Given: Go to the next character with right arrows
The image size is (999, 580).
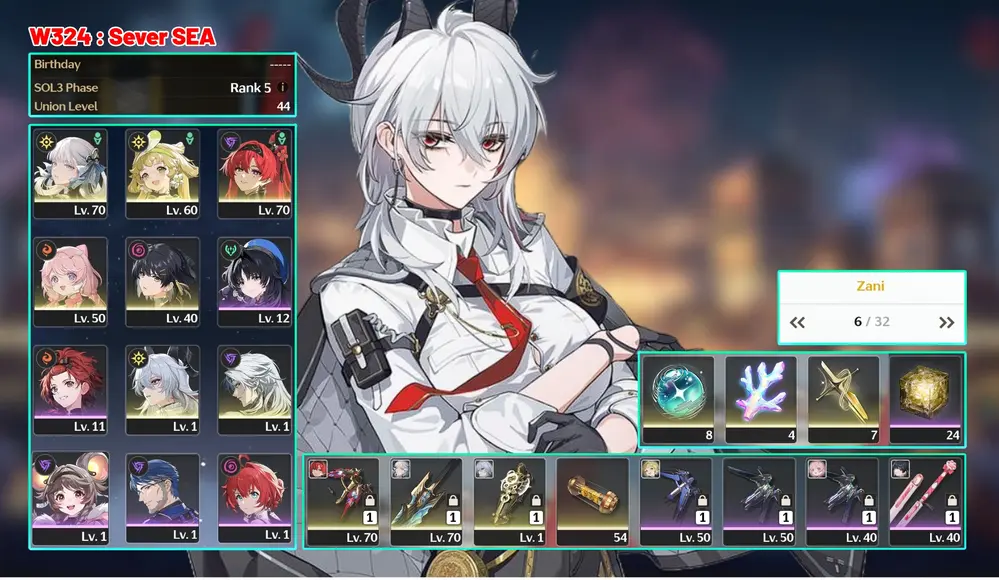Looking at the screenshot, I should 946,322.
